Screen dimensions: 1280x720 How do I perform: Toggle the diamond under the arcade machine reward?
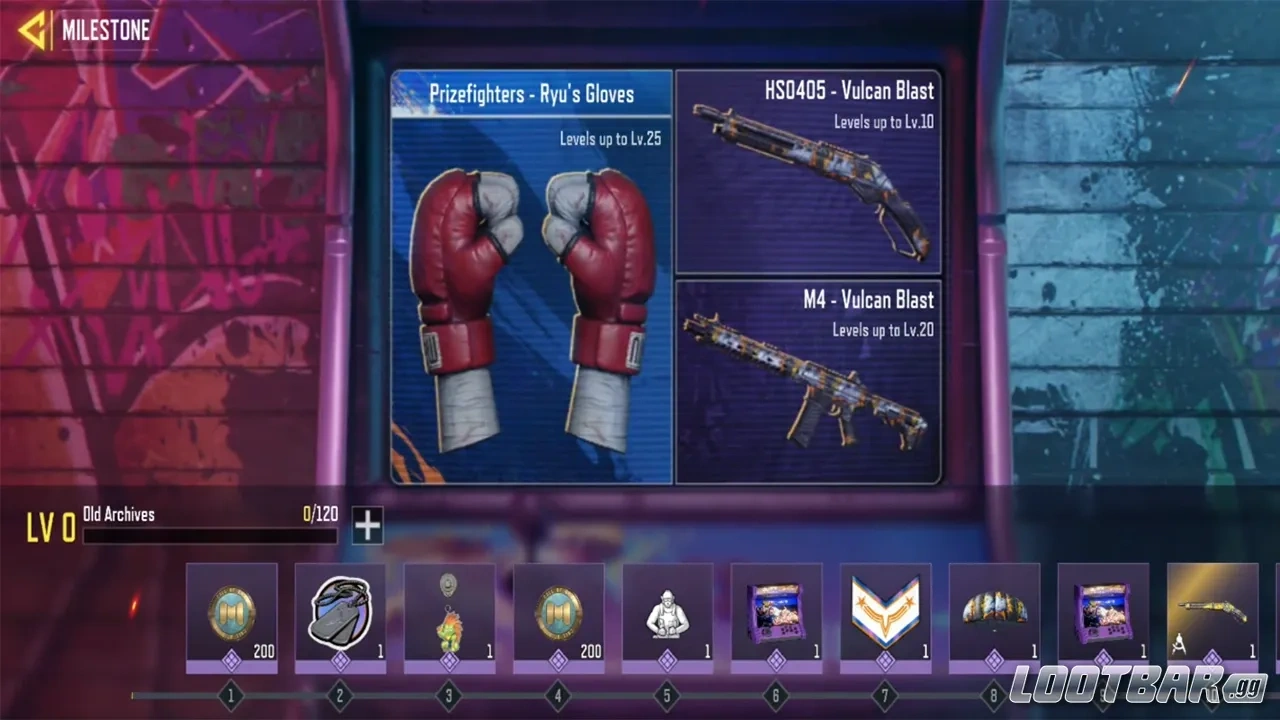777,661
